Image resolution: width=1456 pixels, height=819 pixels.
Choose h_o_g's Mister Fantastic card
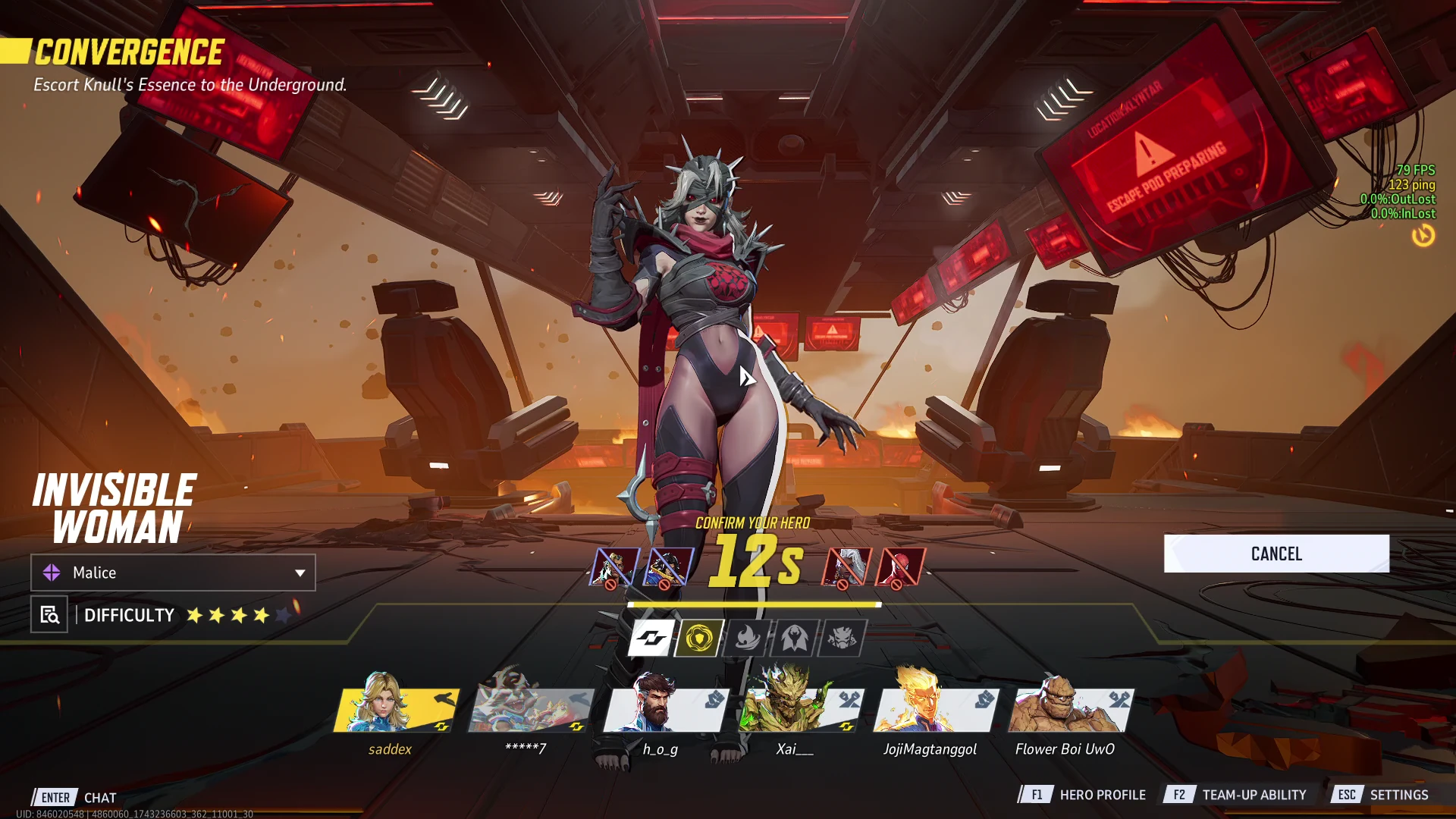click(x=666, y=710)
